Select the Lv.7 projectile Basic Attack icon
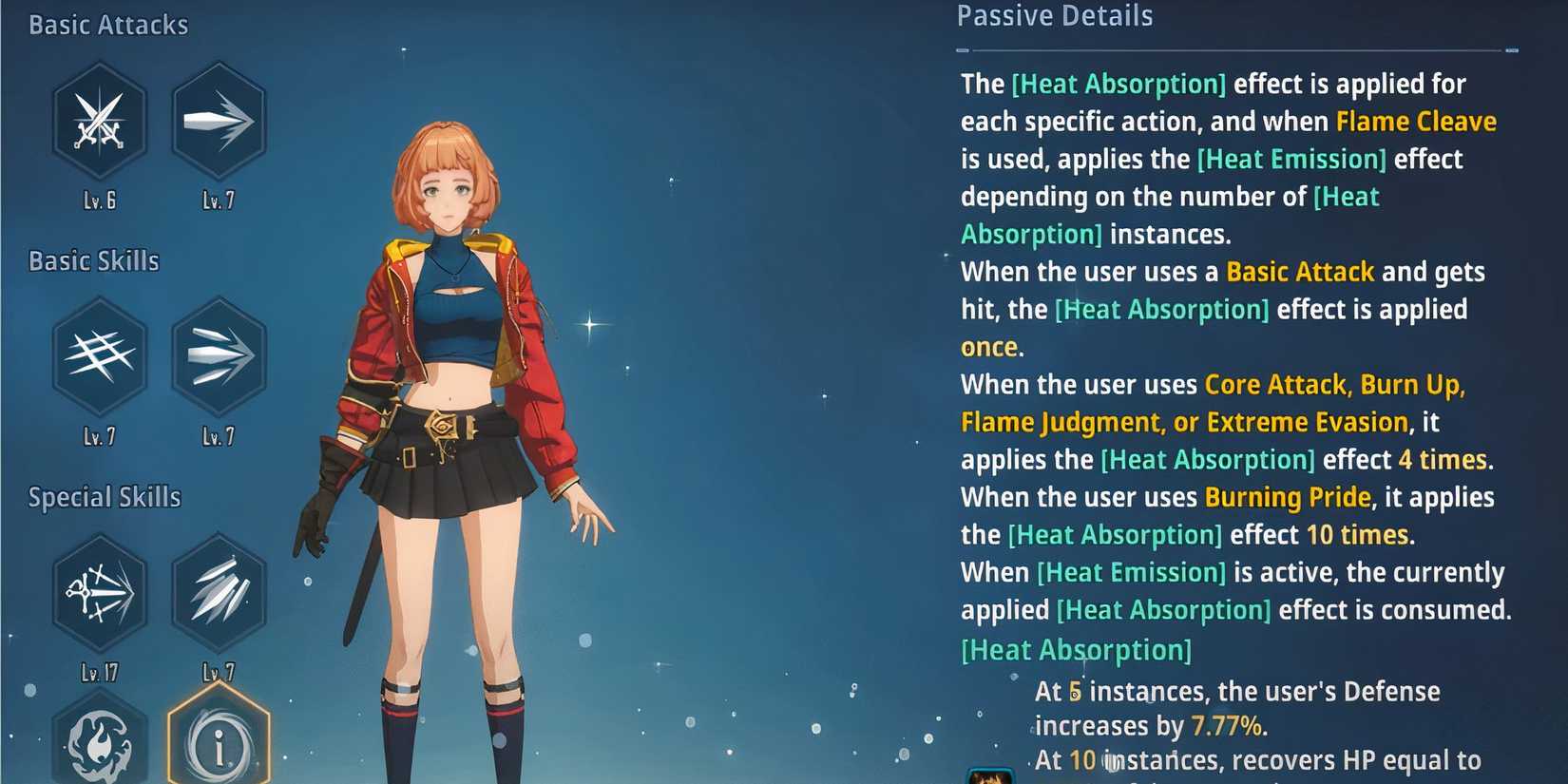The width and height of the screenshot is (1568, 784). pyautogui.click(x=218, y=122)
